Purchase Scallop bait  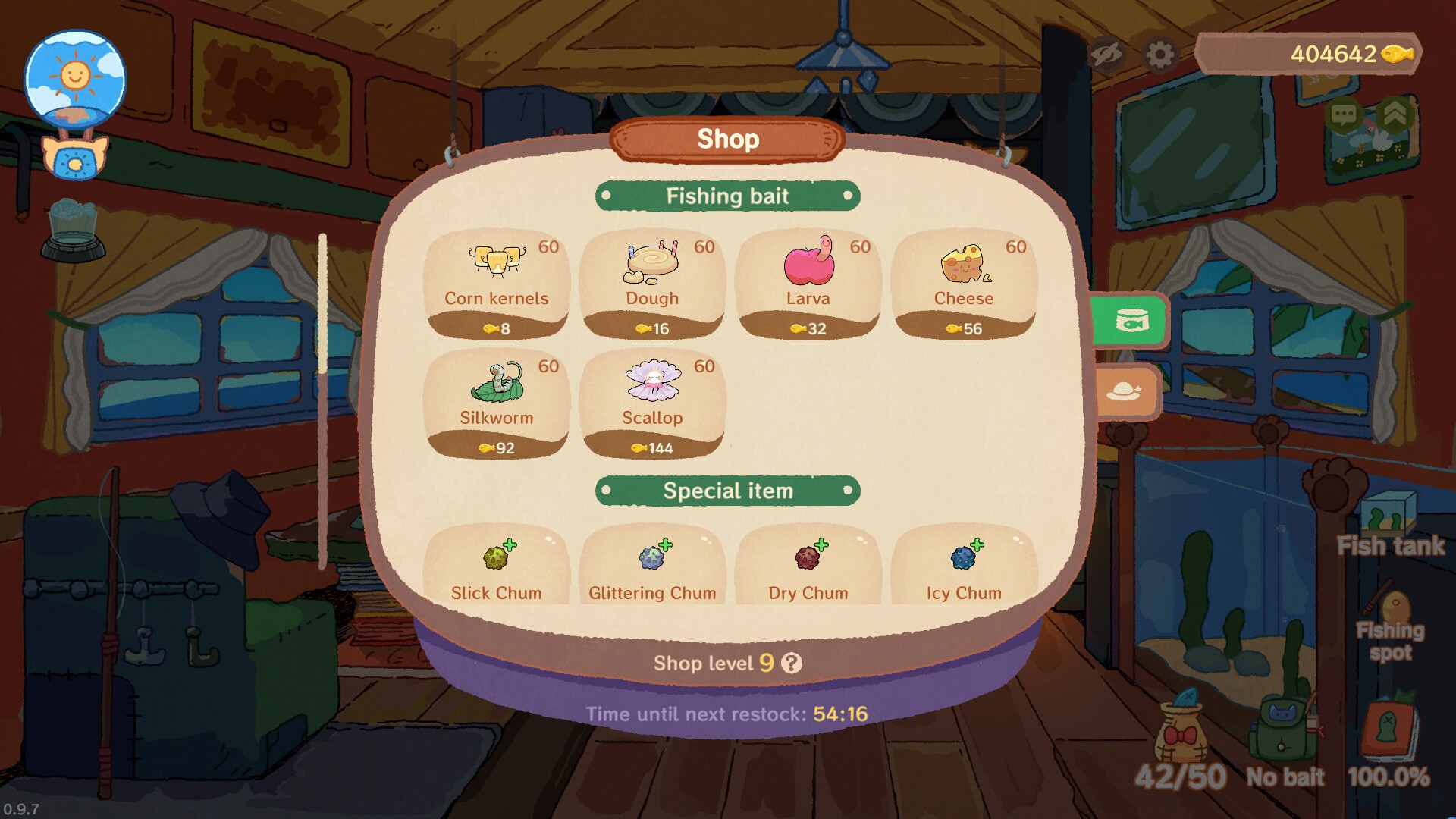pyautogui.click(x=652, y=403)
